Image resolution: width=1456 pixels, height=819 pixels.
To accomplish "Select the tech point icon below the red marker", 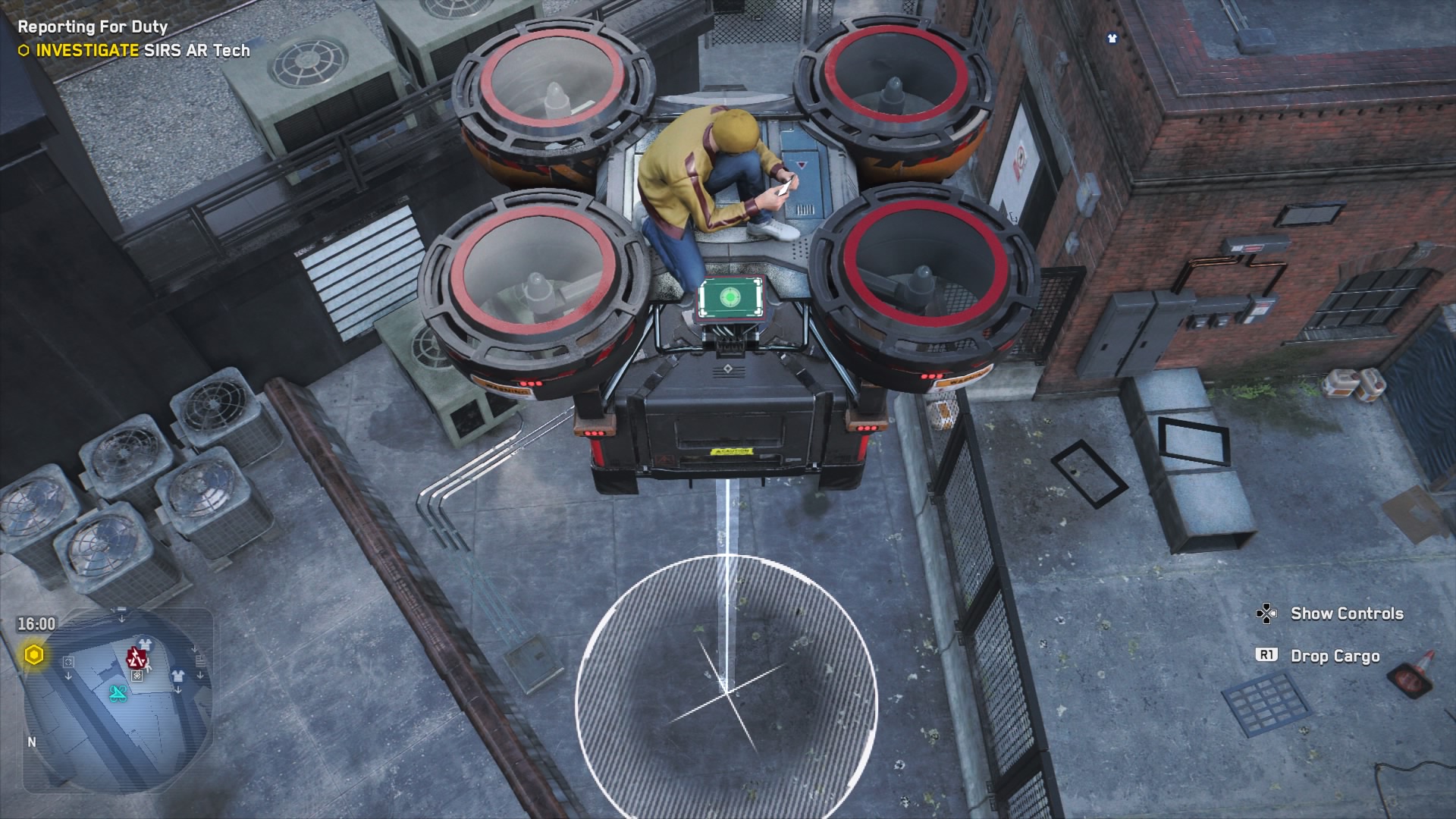I will pyautogui.click(x=136, y=675).
